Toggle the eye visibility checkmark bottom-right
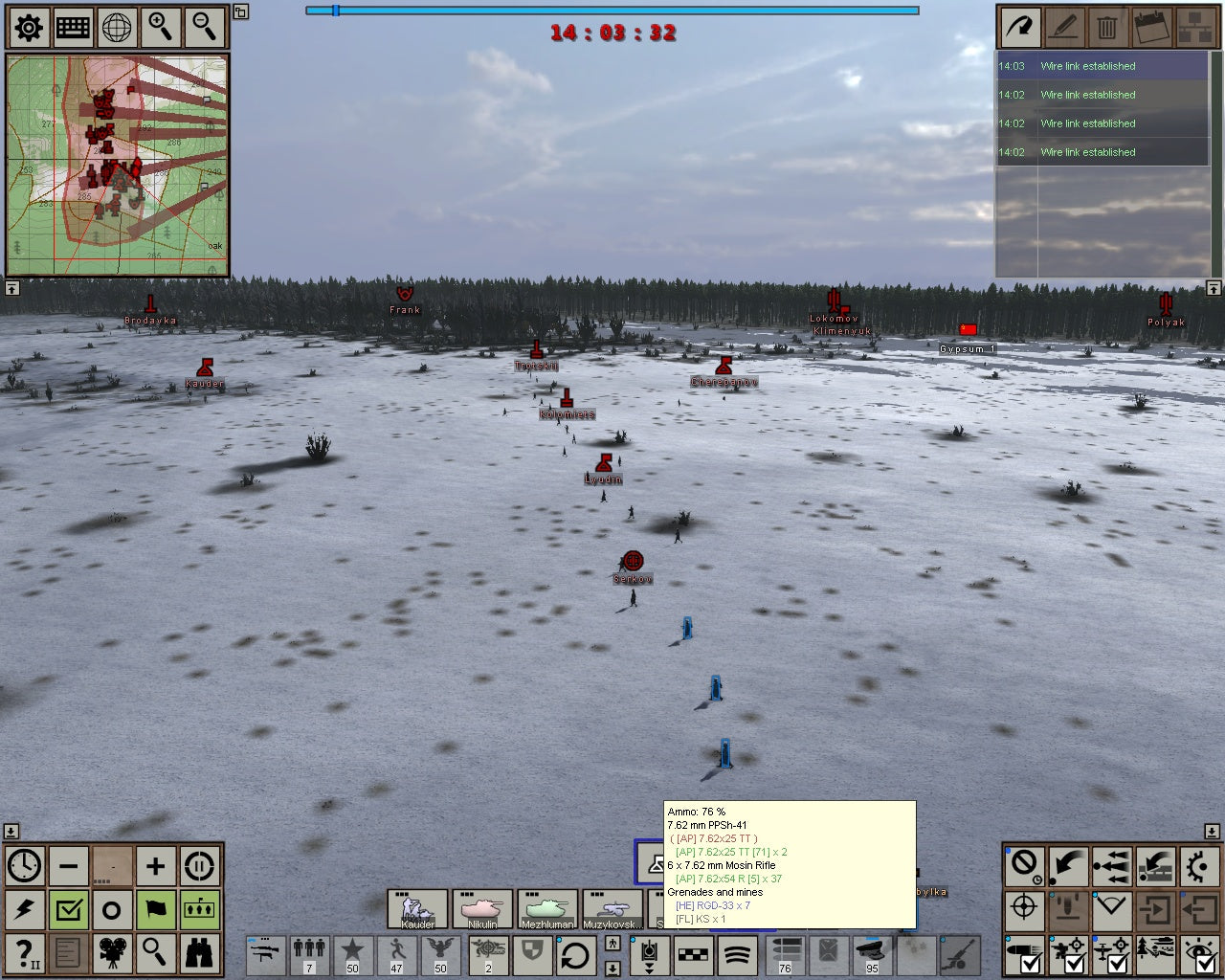The height and width of the screenshot is (980, 1225). tap(1200, 954)
